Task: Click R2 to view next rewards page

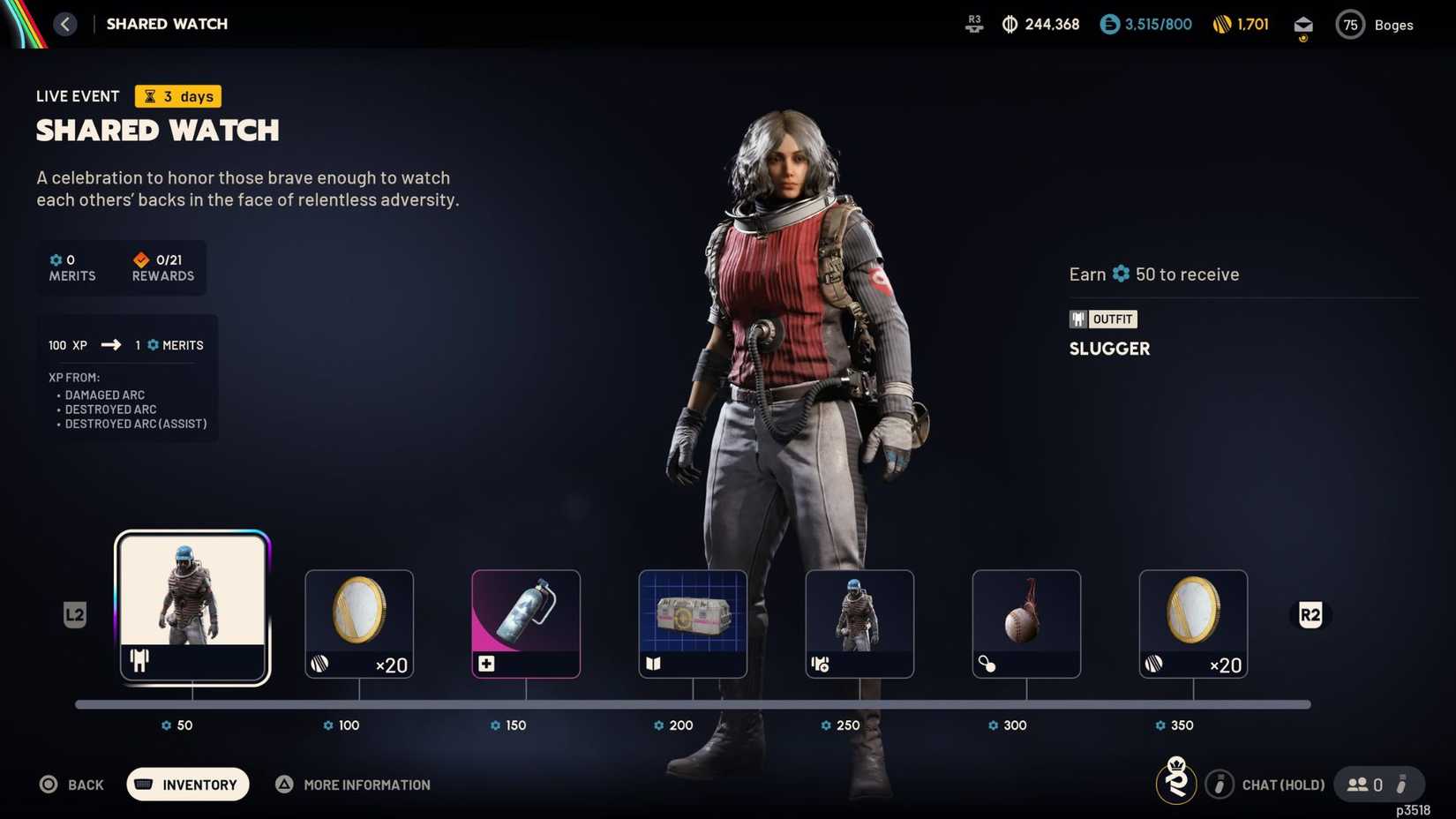Action: pos(1310,614)
